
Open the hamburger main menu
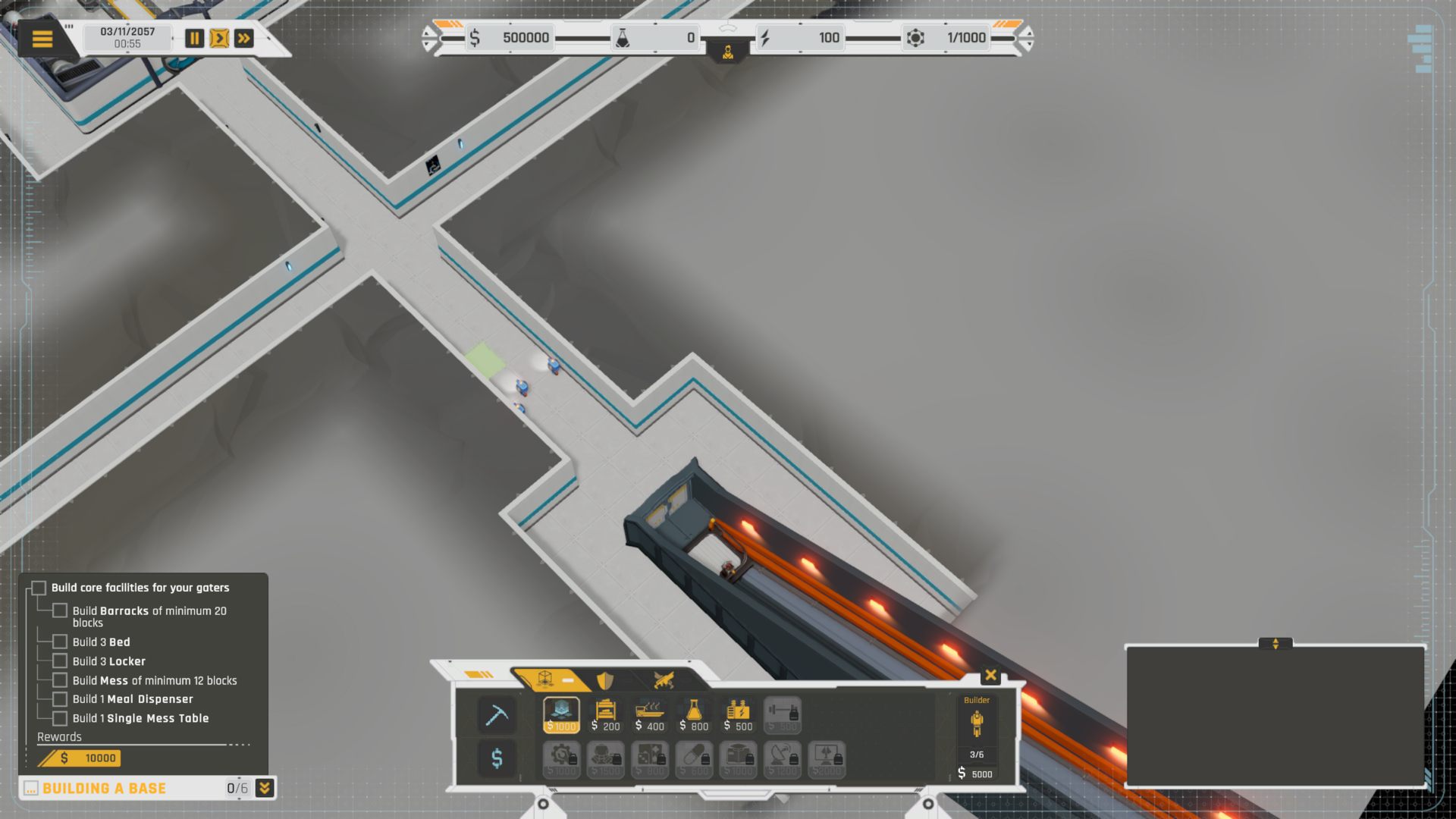pos(42,39)
